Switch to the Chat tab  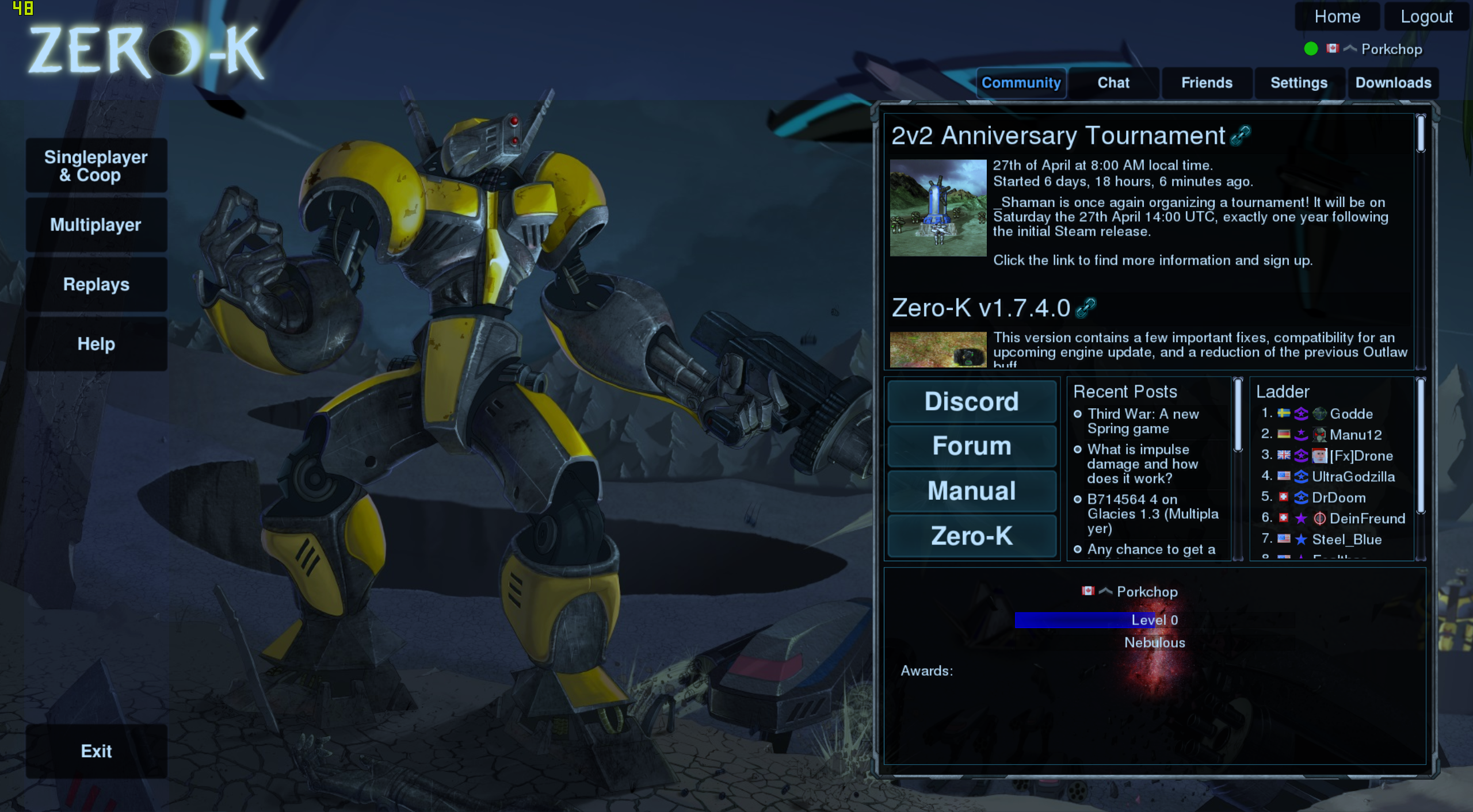(x=1113, y=83)
